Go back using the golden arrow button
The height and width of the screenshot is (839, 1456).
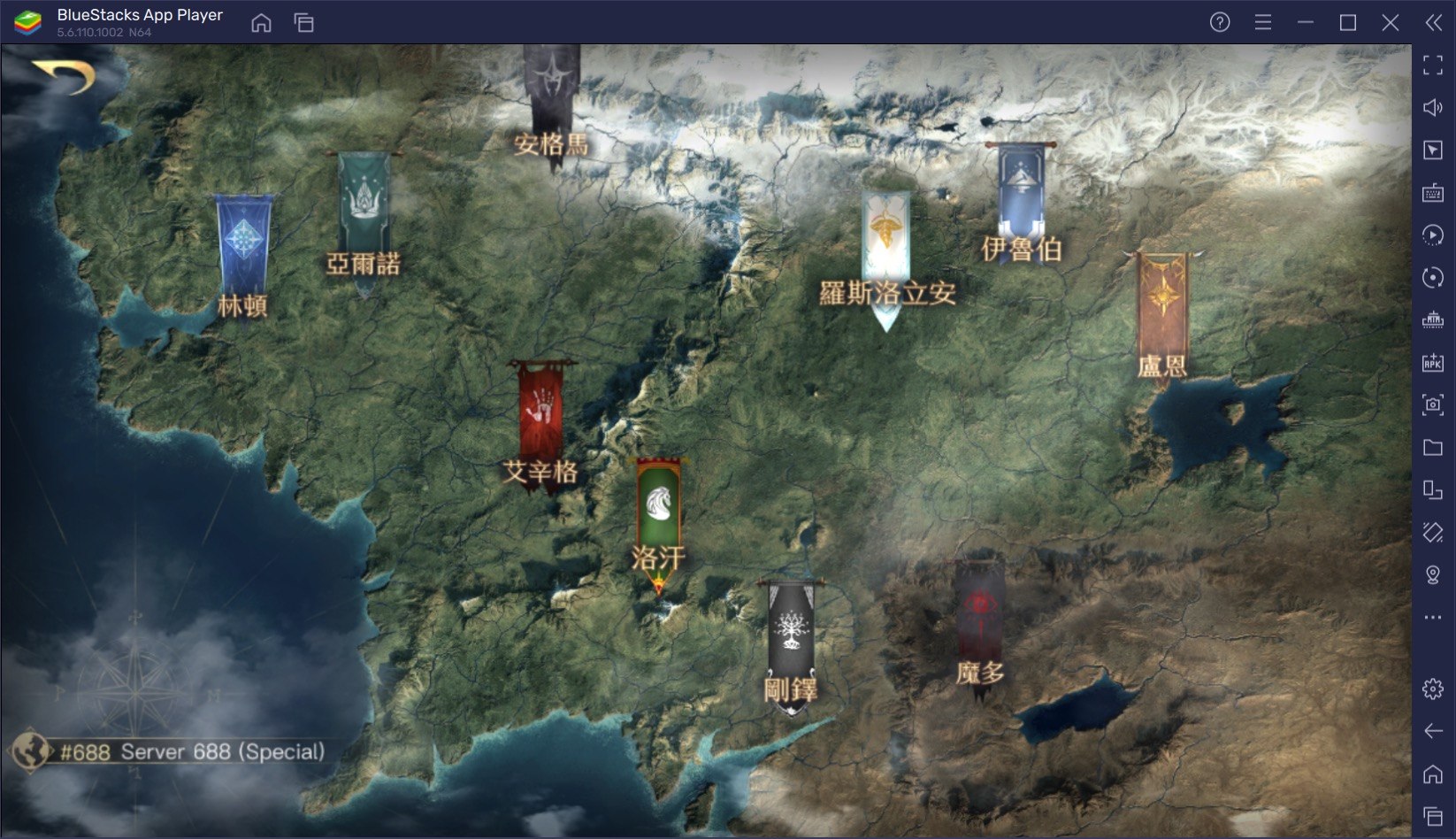pyautogui.click(x=64, y=76)
